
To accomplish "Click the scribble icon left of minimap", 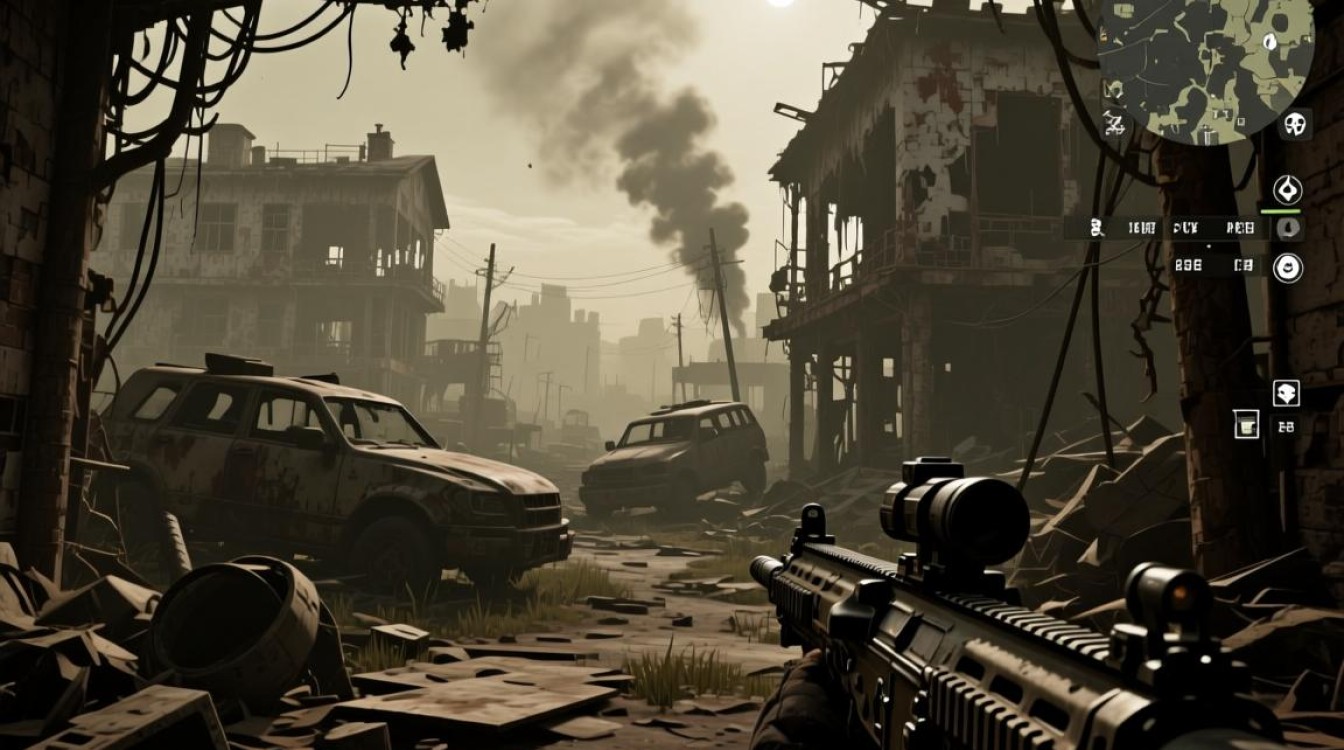I will click(1113, 123).
